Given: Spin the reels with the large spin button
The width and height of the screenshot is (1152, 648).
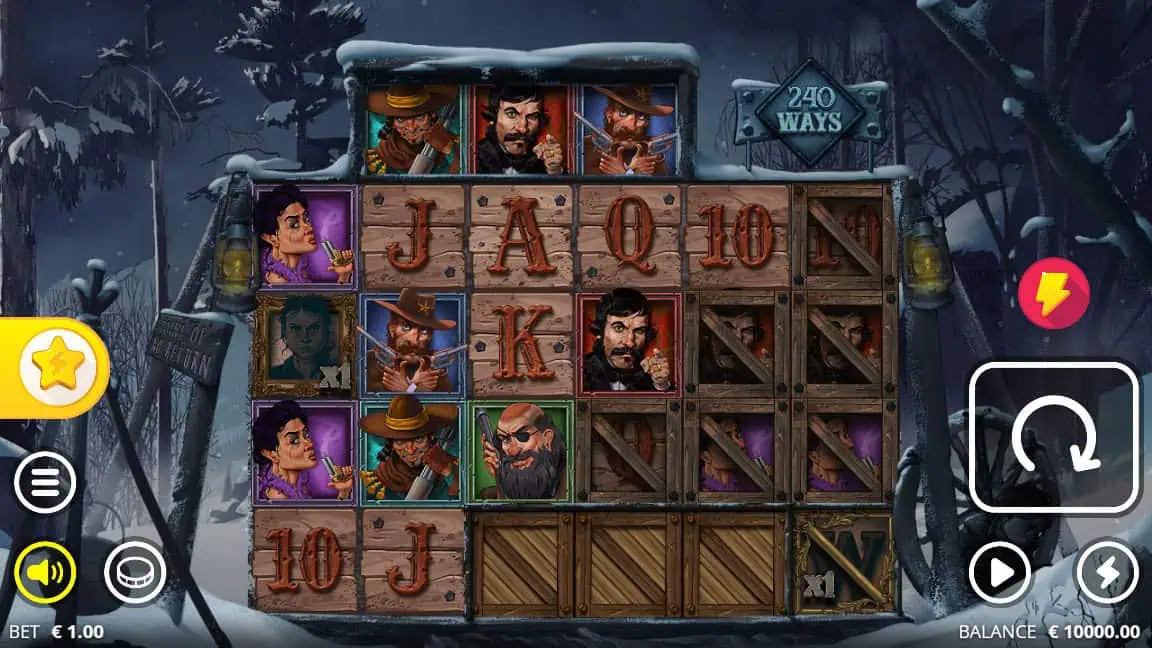Looking at the screenshot, I should (1054, 438).
